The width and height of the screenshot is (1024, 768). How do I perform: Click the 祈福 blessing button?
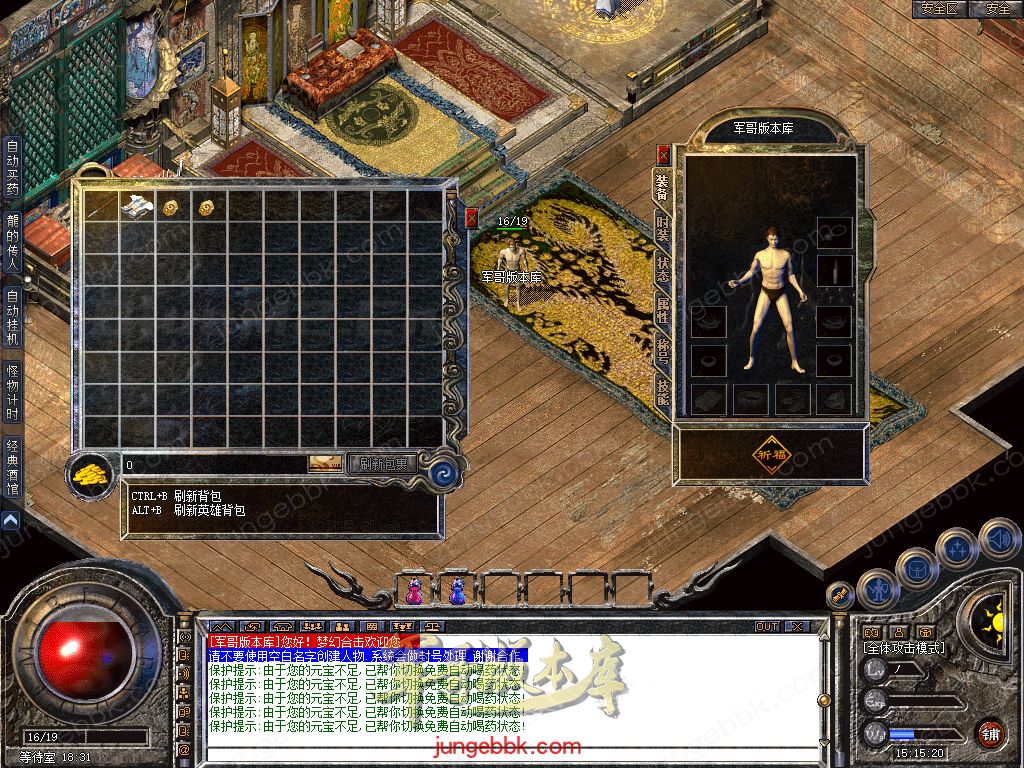click(x=768, y=454)
